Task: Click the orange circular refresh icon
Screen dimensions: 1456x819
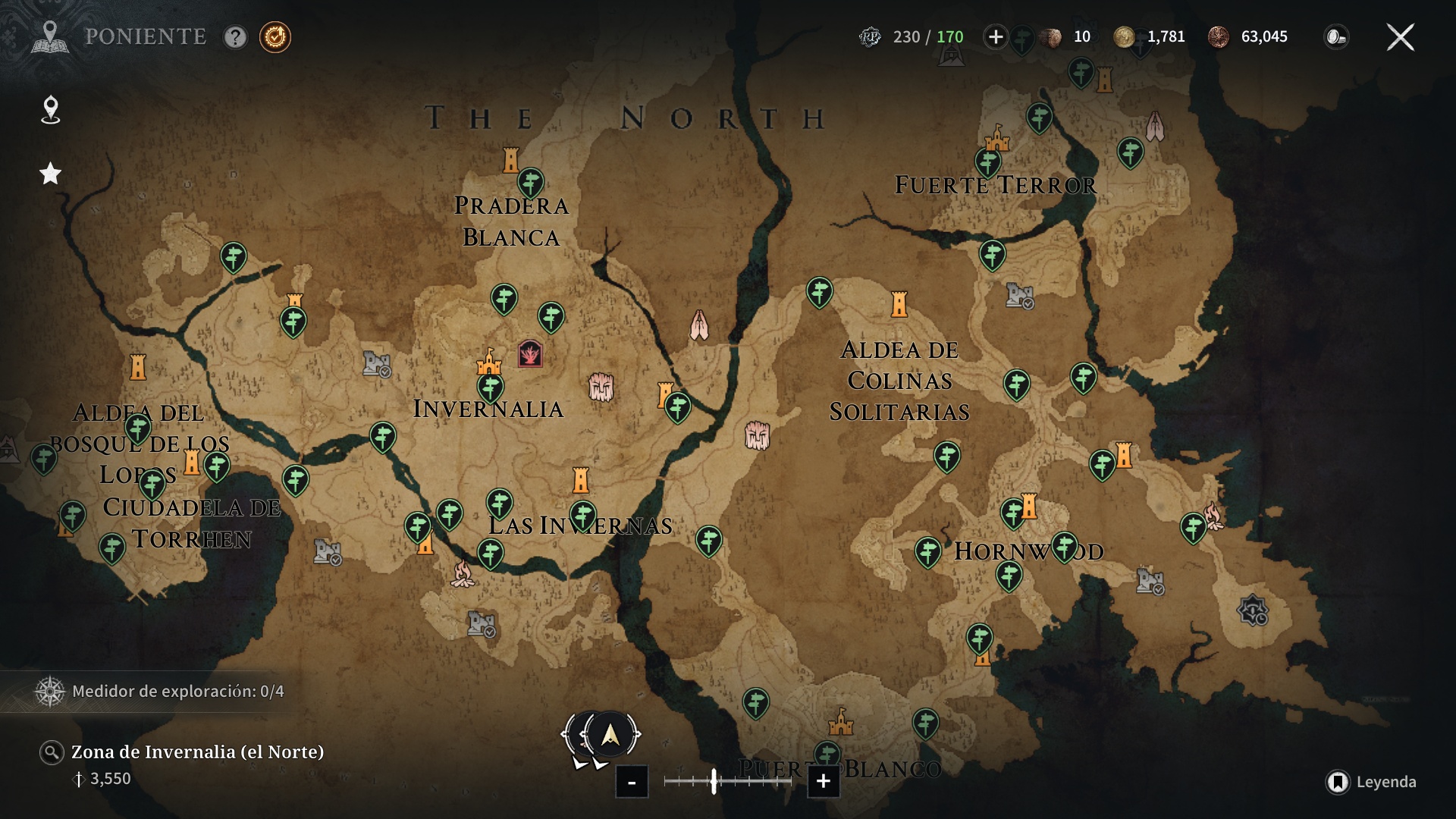Action: (275, 37)
